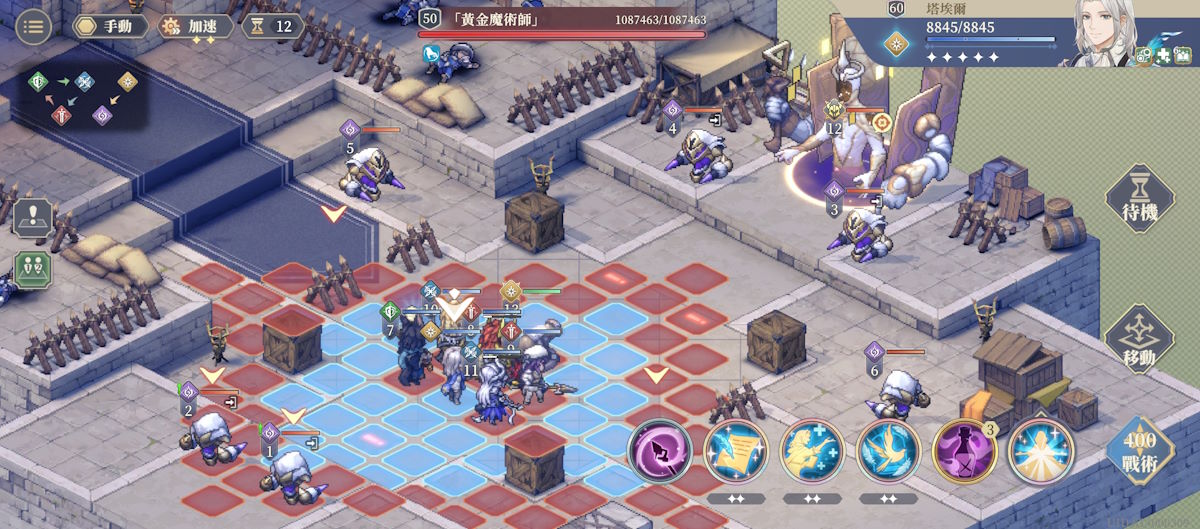Viewport: 1200px width, 529px height.
Task: Select the 移動 move action
Action: tap(1141, 341)
